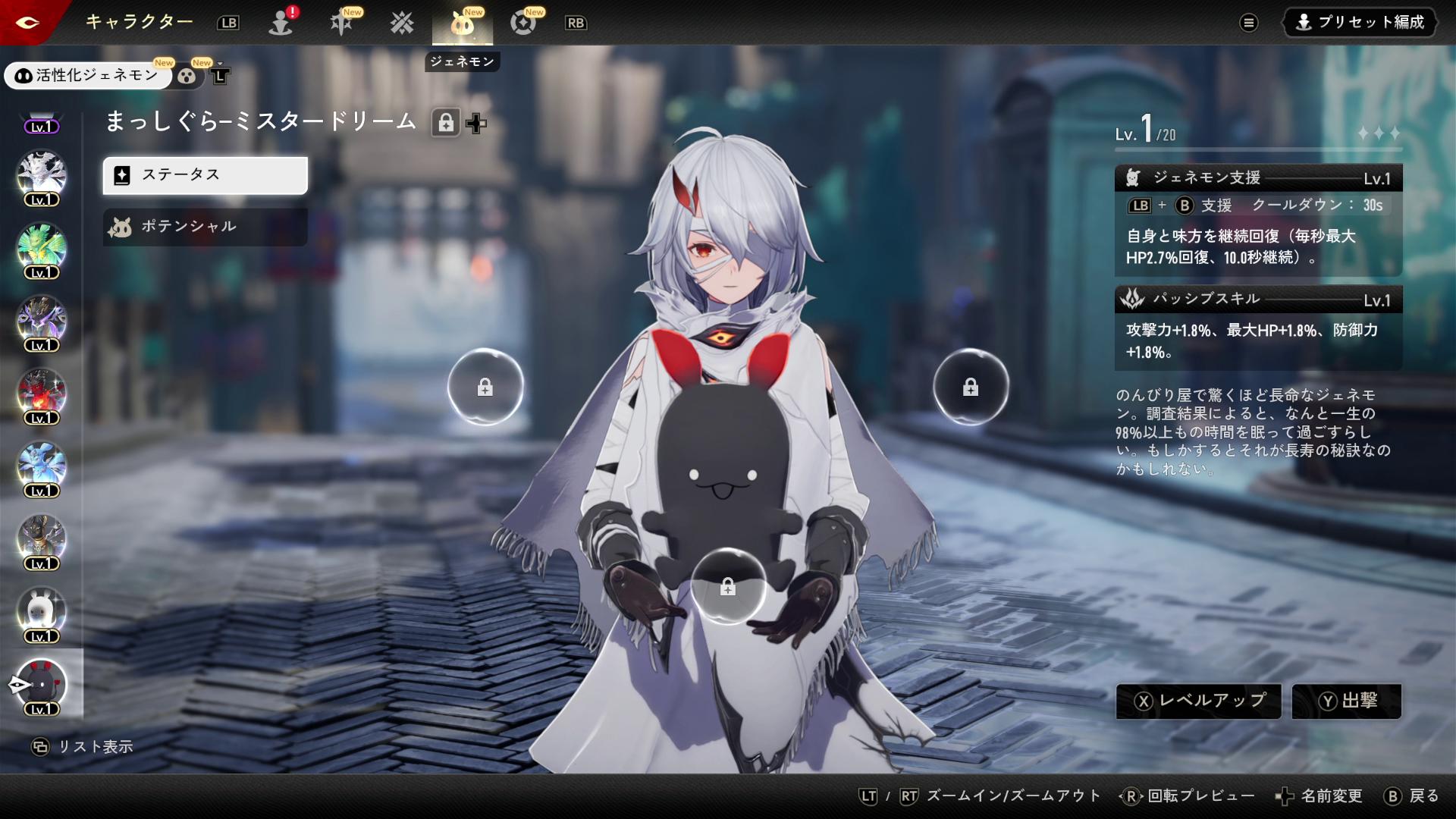The image size is (1456, 819).
Task: Open the circular star emblem tab
Action: [x=522, y=23]
